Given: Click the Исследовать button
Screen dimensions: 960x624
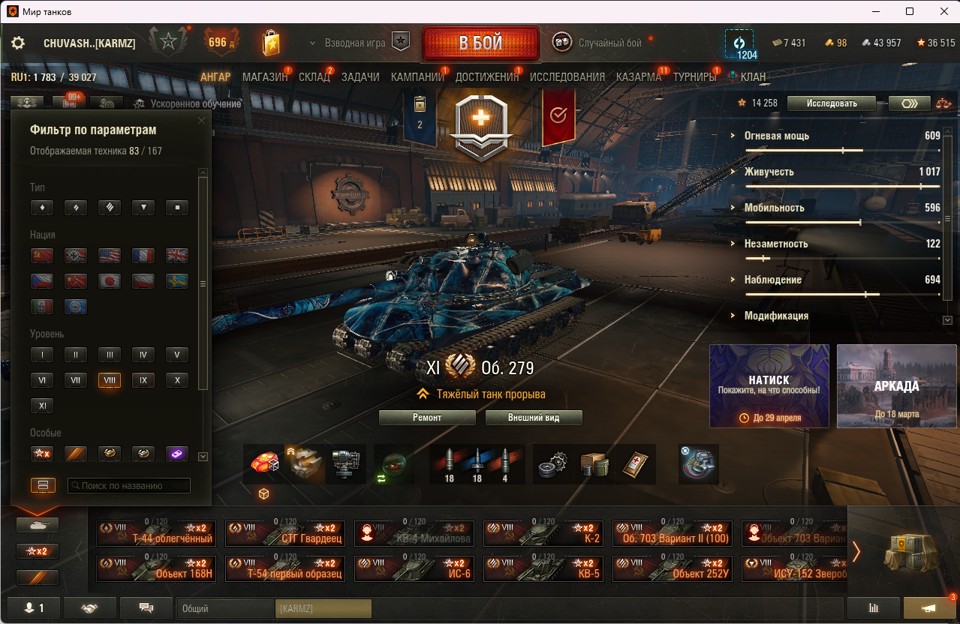Looking at the screenshot, I should (x=830, y=103).
